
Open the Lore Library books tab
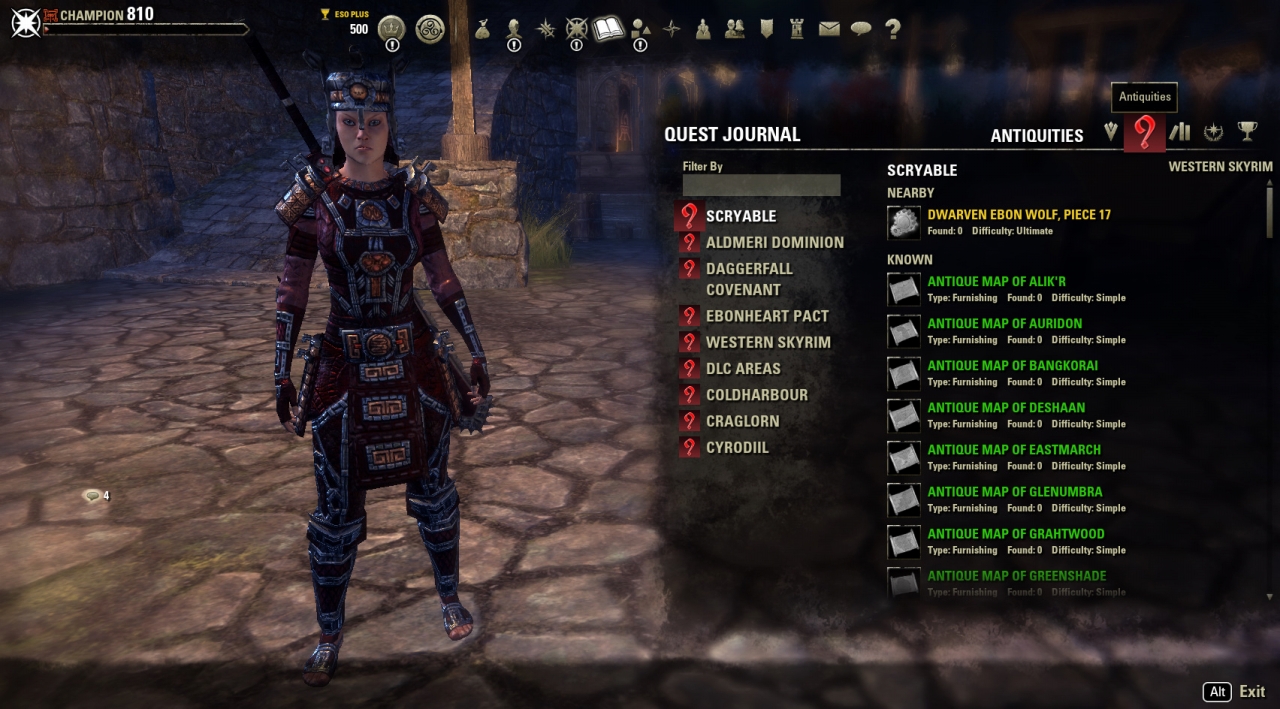pos(1180,132)
